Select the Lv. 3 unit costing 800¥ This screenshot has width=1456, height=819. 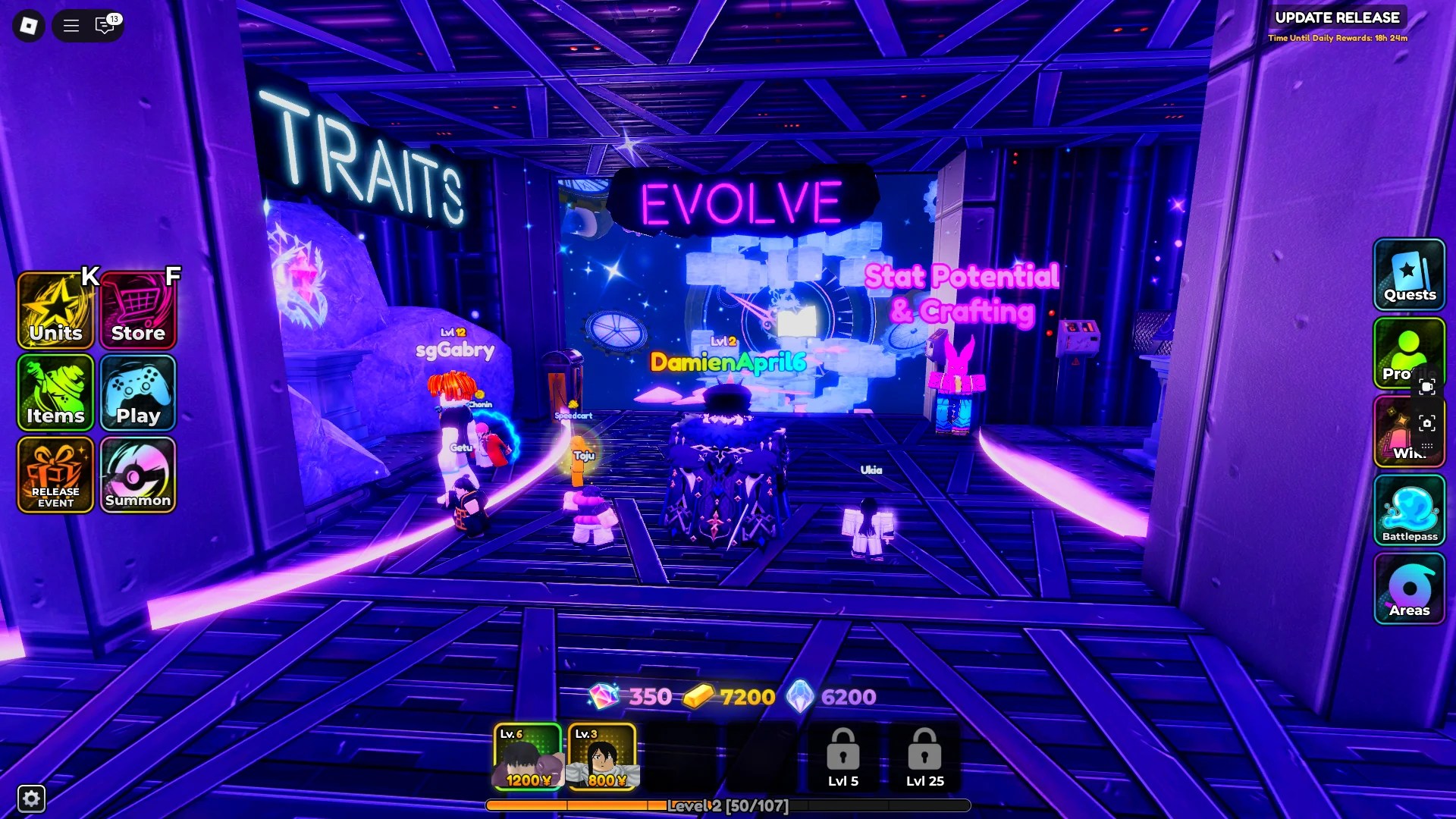(x=602, y=756)
